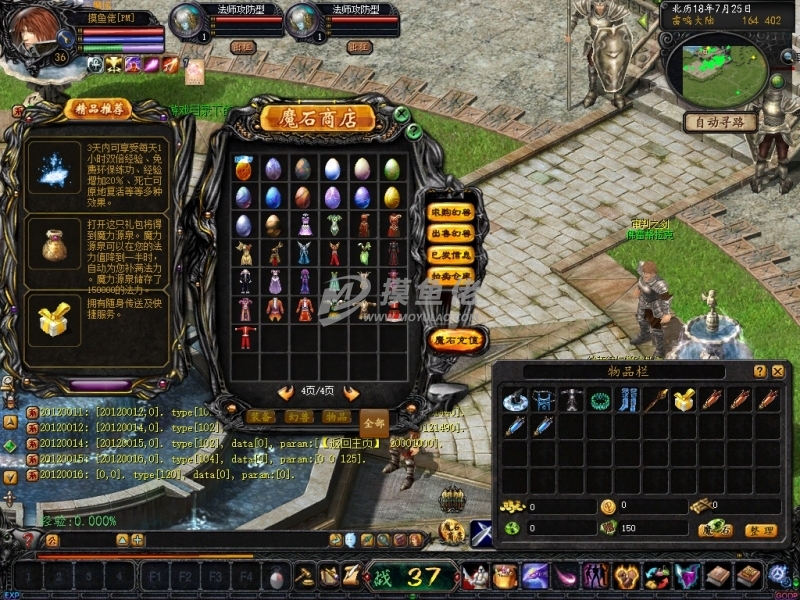Switch to the 物品 items tab

point(337,416)
